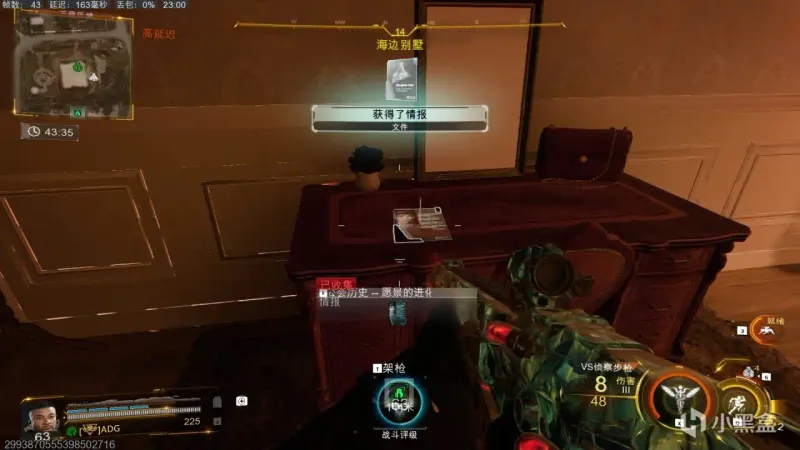The width and height of the screenshot is (800, 450).
Task: Select the green objective marker on the minimap
Action: 77,67
